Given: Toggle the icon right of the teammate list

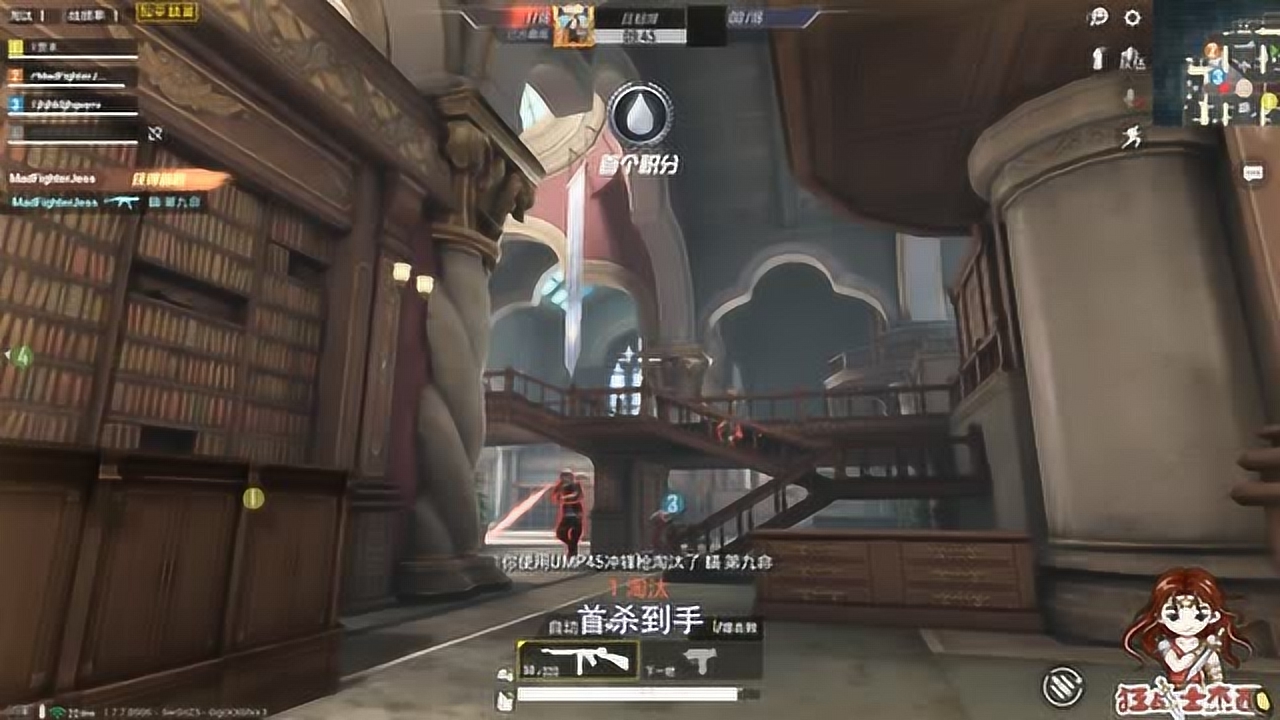Looking at the screenshot, I should (x=154, y=132).
